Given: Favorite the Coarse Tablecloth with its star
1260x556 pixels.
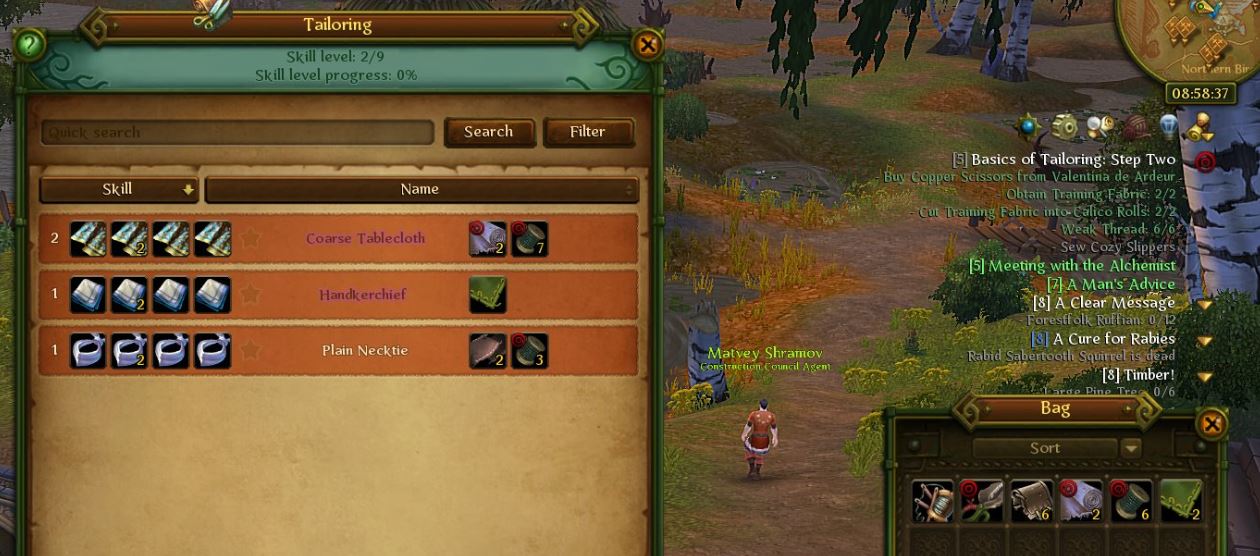Looking at the screenshot, I should click(x=250, y=239).
